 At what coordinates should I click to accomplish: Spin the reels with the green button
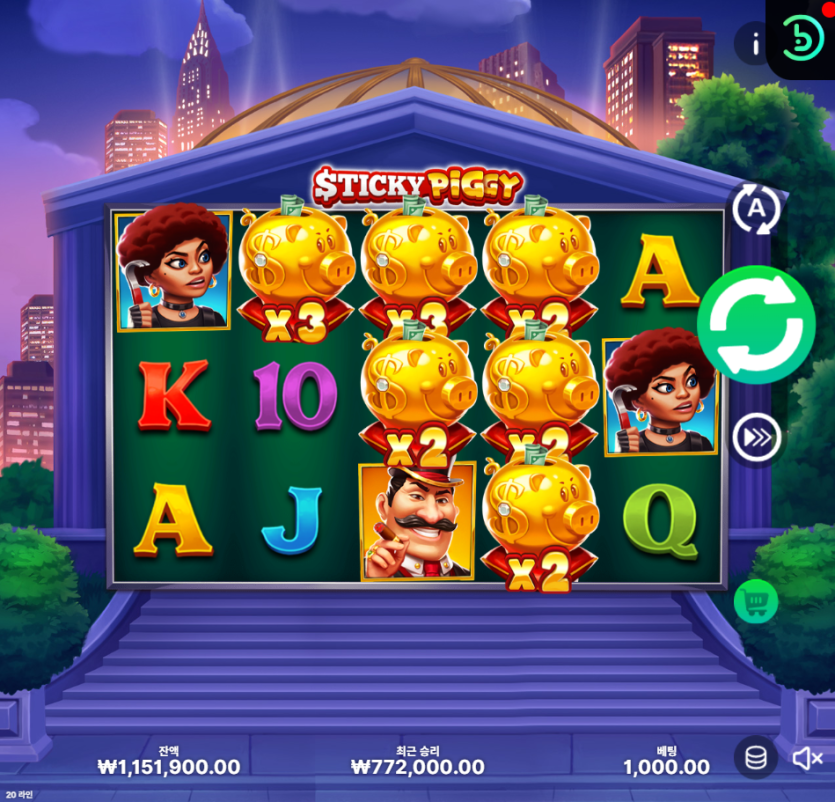[756, 325]
